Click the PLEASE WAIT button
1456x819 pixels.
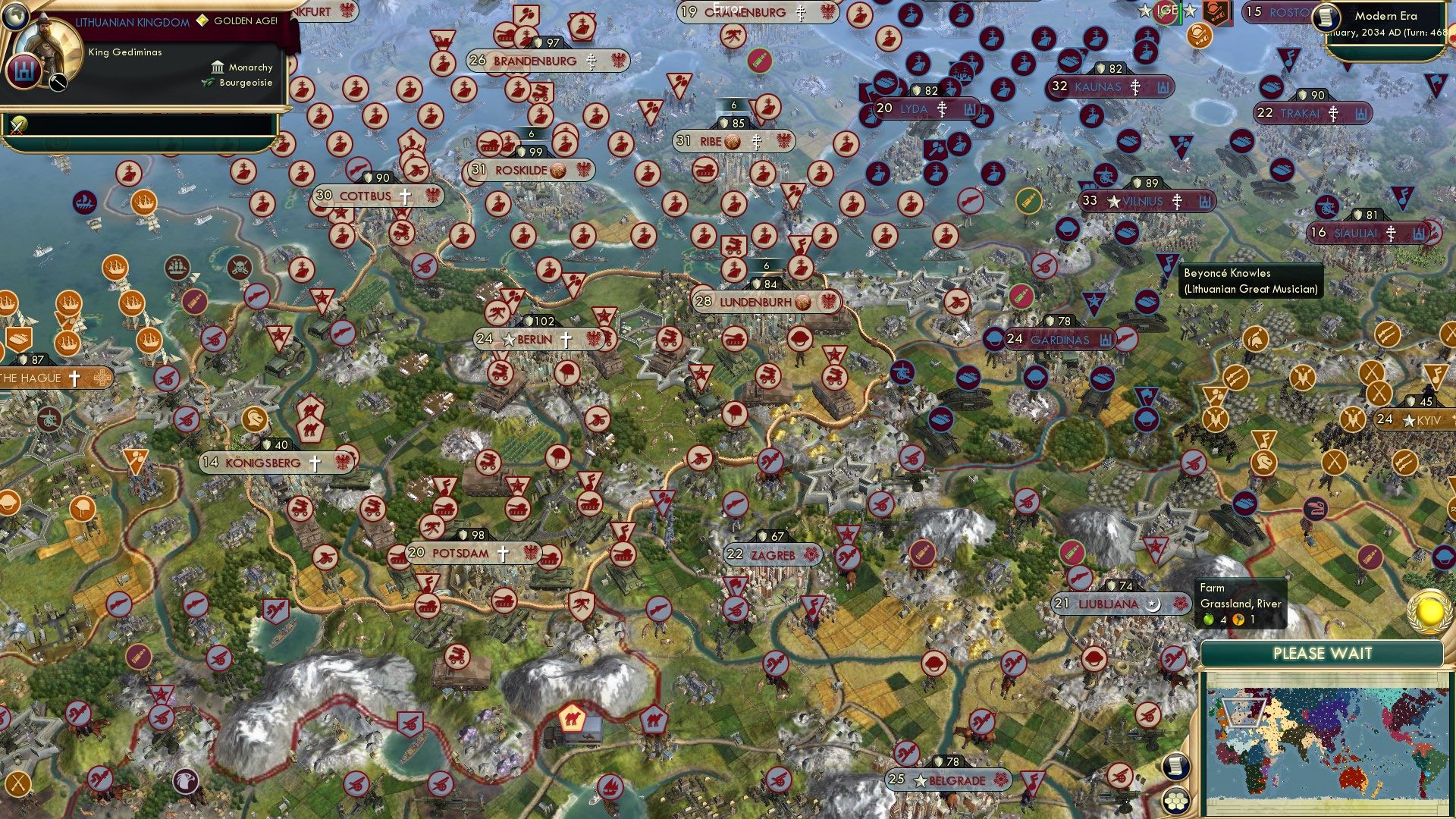(1323, 653)
